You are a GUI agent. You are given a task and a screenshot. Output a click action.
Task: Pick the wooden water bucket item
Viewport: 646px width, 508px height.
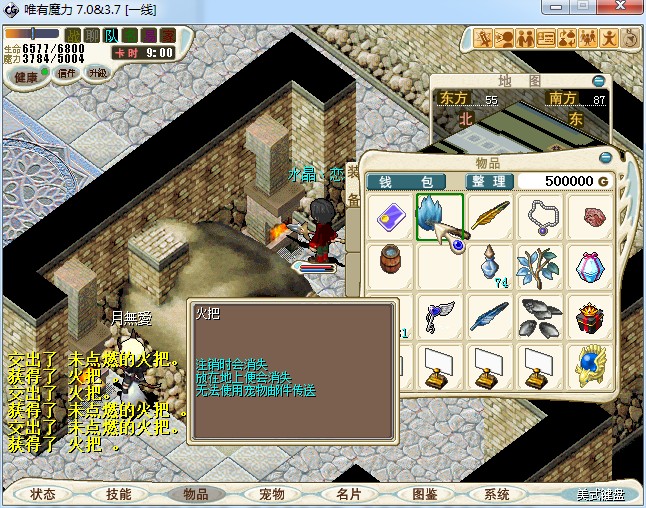coord(389,267)
